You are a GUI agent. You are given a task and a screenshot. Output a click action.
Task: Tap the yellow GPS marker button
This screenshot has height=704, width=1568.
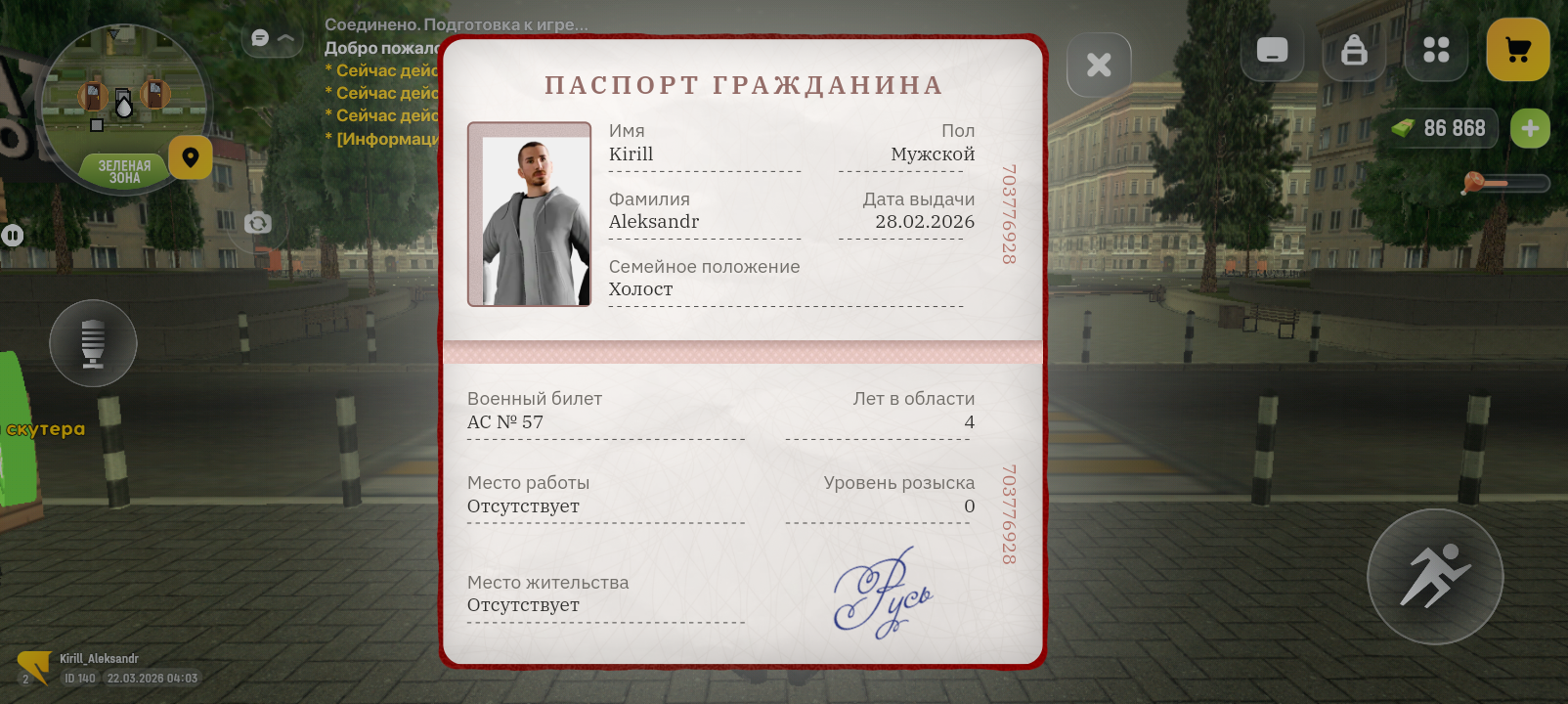[x=190, y=157]
